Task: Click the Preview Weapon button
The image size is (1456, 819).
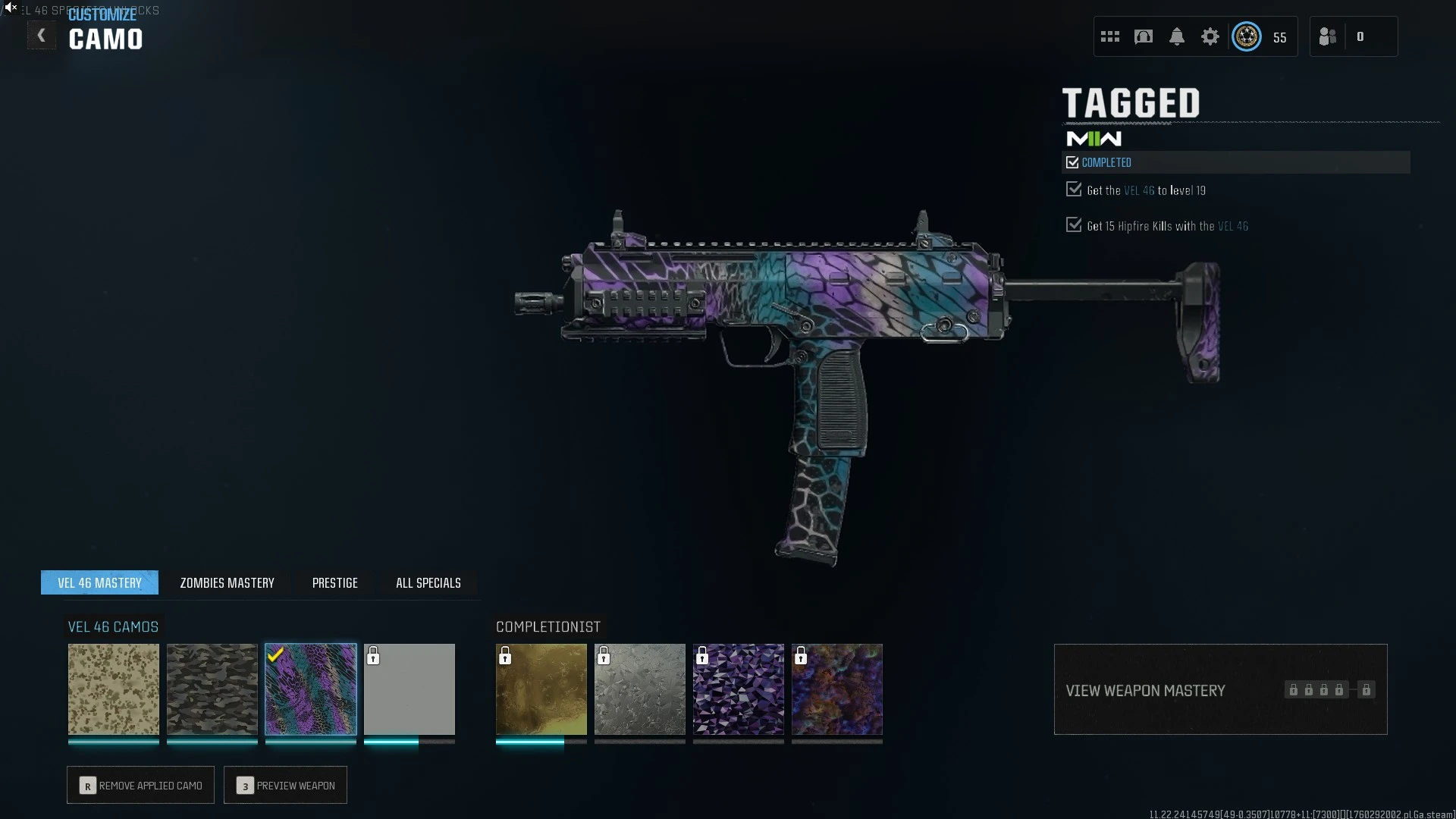Action: (285, 785)
